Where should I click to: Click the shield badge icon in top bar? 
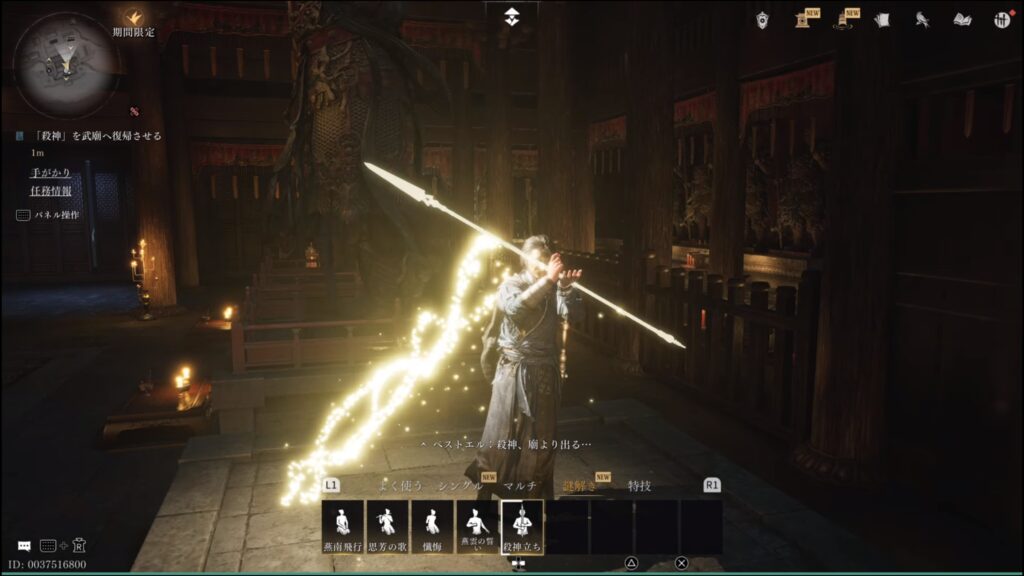pos(762,19)
